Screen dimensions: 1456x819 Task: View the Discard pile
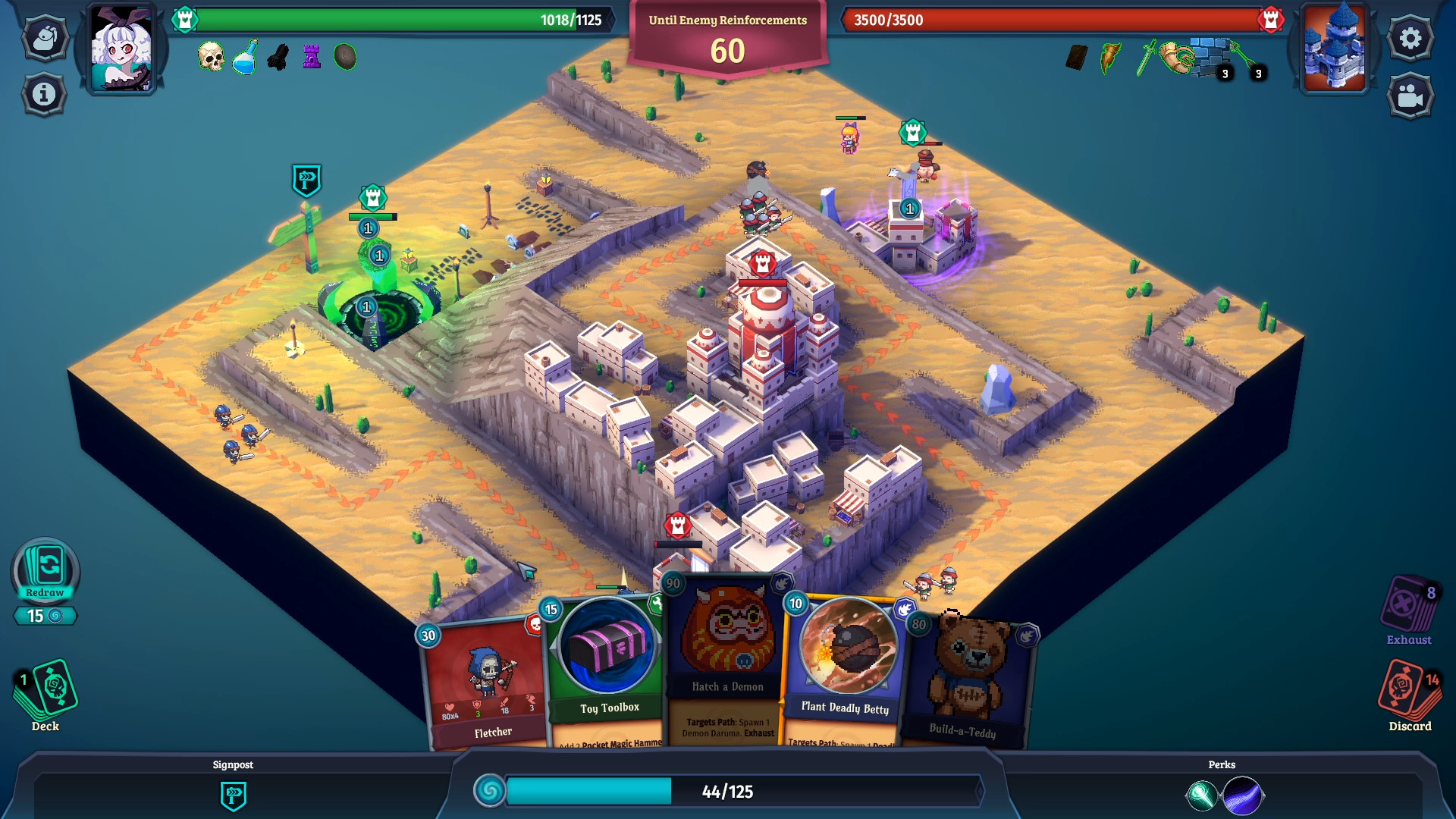(x=1409, y=690)
